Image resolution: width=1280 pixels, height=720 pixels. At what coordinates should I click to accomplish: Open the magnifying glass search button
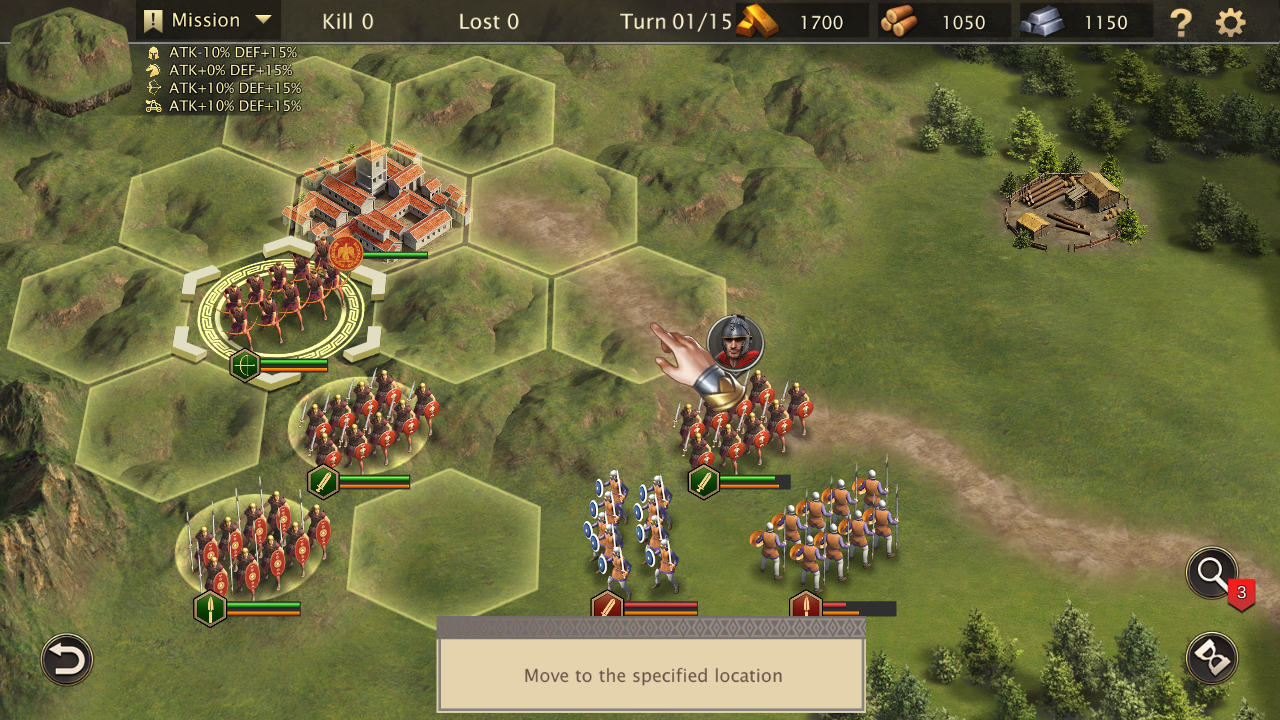[x=1212, y=574]
